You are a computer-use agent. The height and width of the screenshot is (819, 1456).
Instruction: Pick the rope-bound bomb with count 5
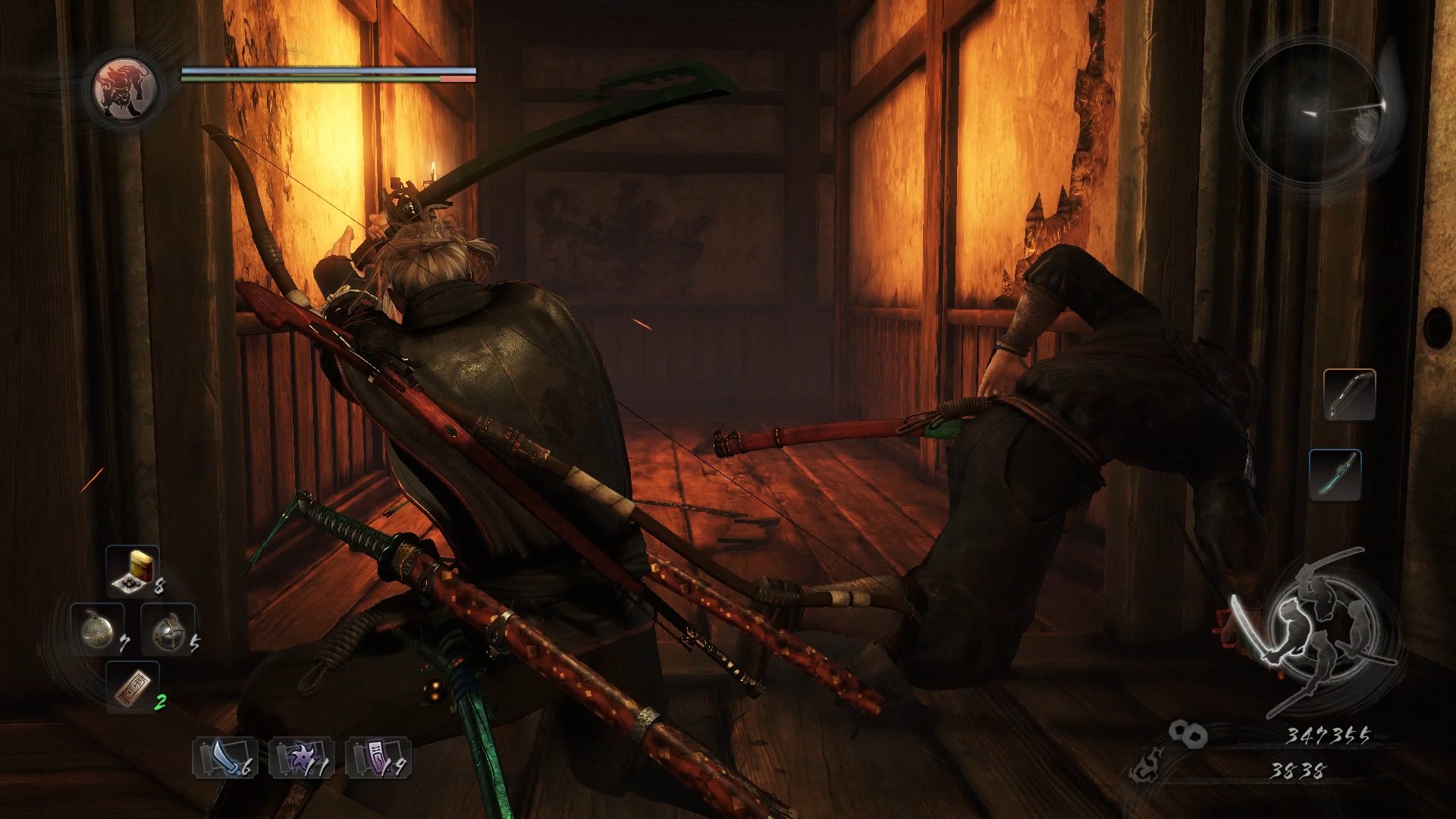pos(168,629)
